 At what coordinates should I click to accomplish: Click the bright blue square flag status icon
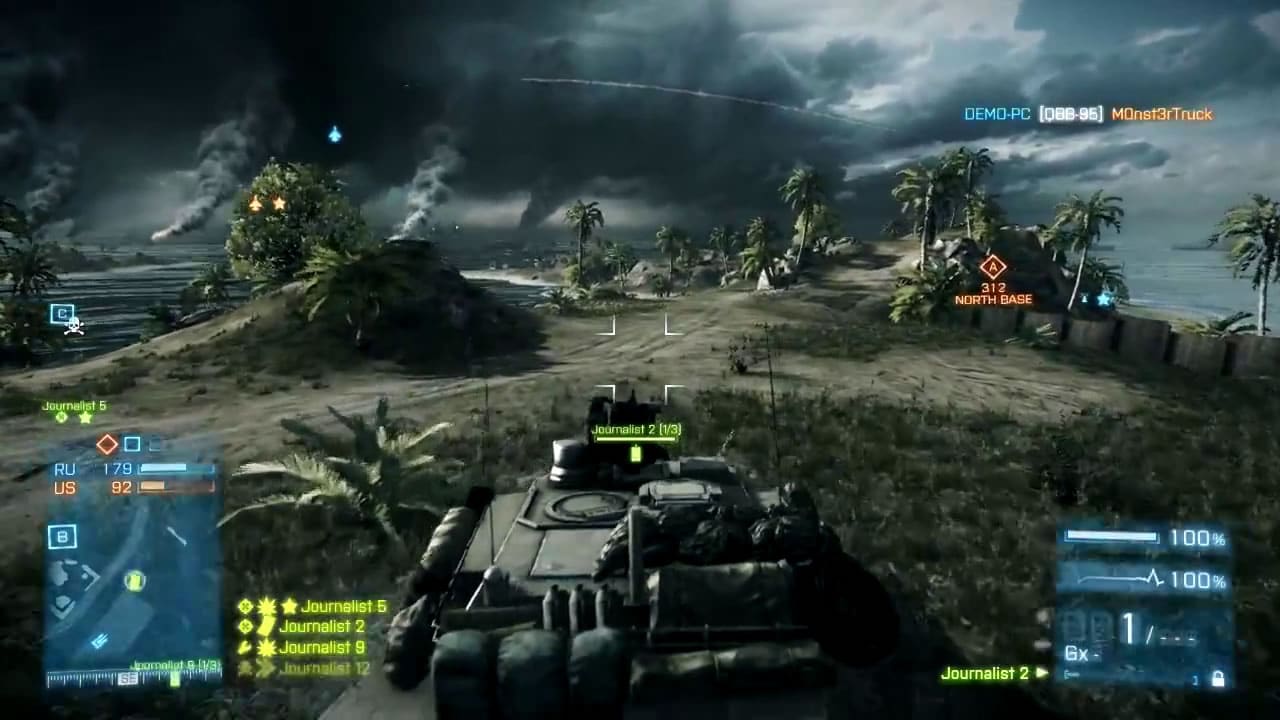click(x=132, y=444)
